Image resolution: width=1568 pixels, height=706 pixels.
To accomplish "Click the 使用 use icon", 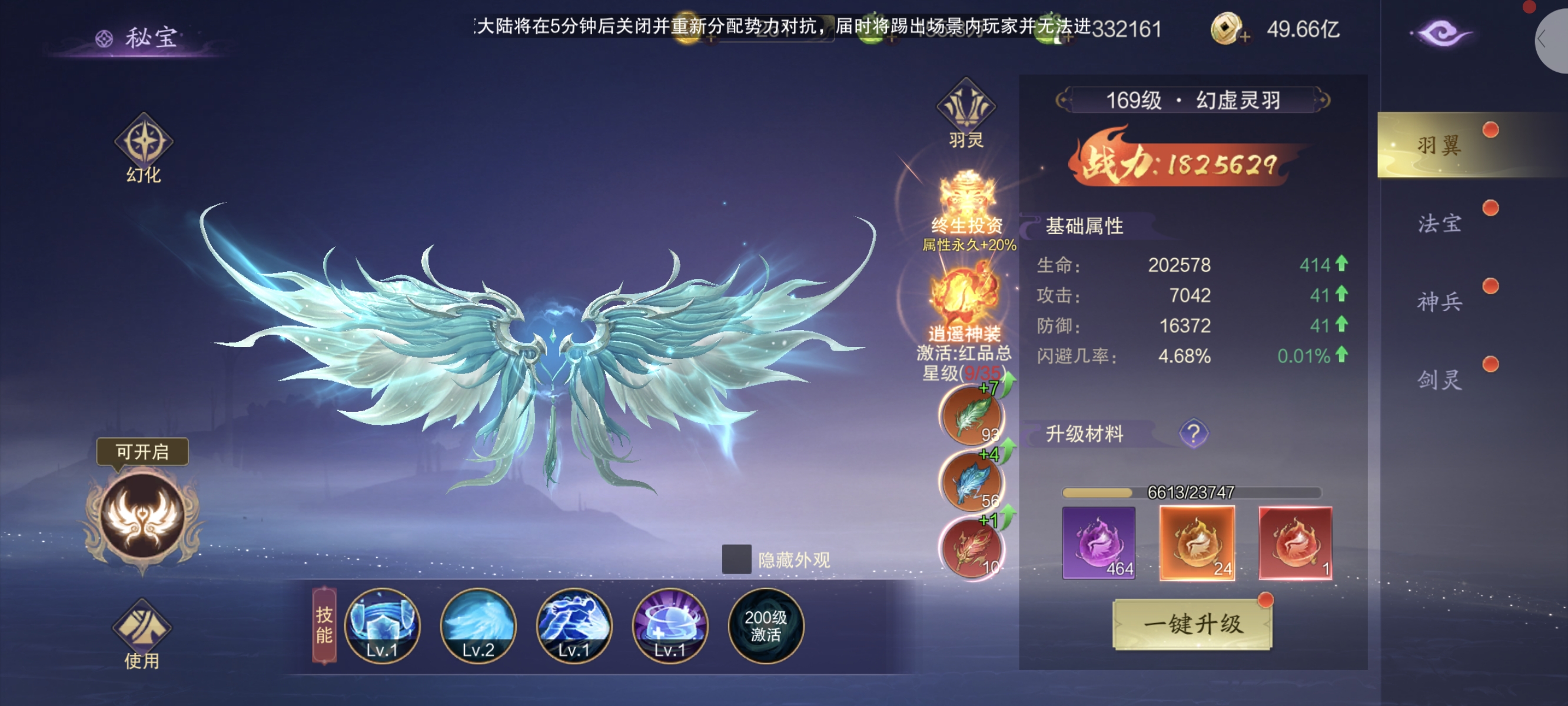I will 142,634.
